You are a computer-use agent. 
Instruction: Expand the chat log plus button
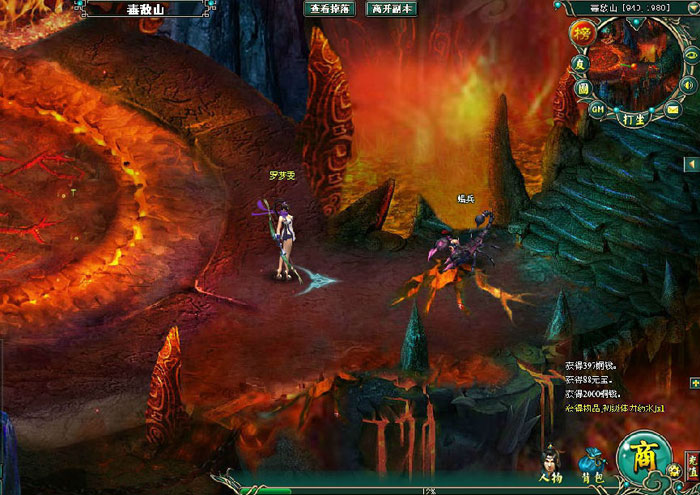[x=693, y=384]
